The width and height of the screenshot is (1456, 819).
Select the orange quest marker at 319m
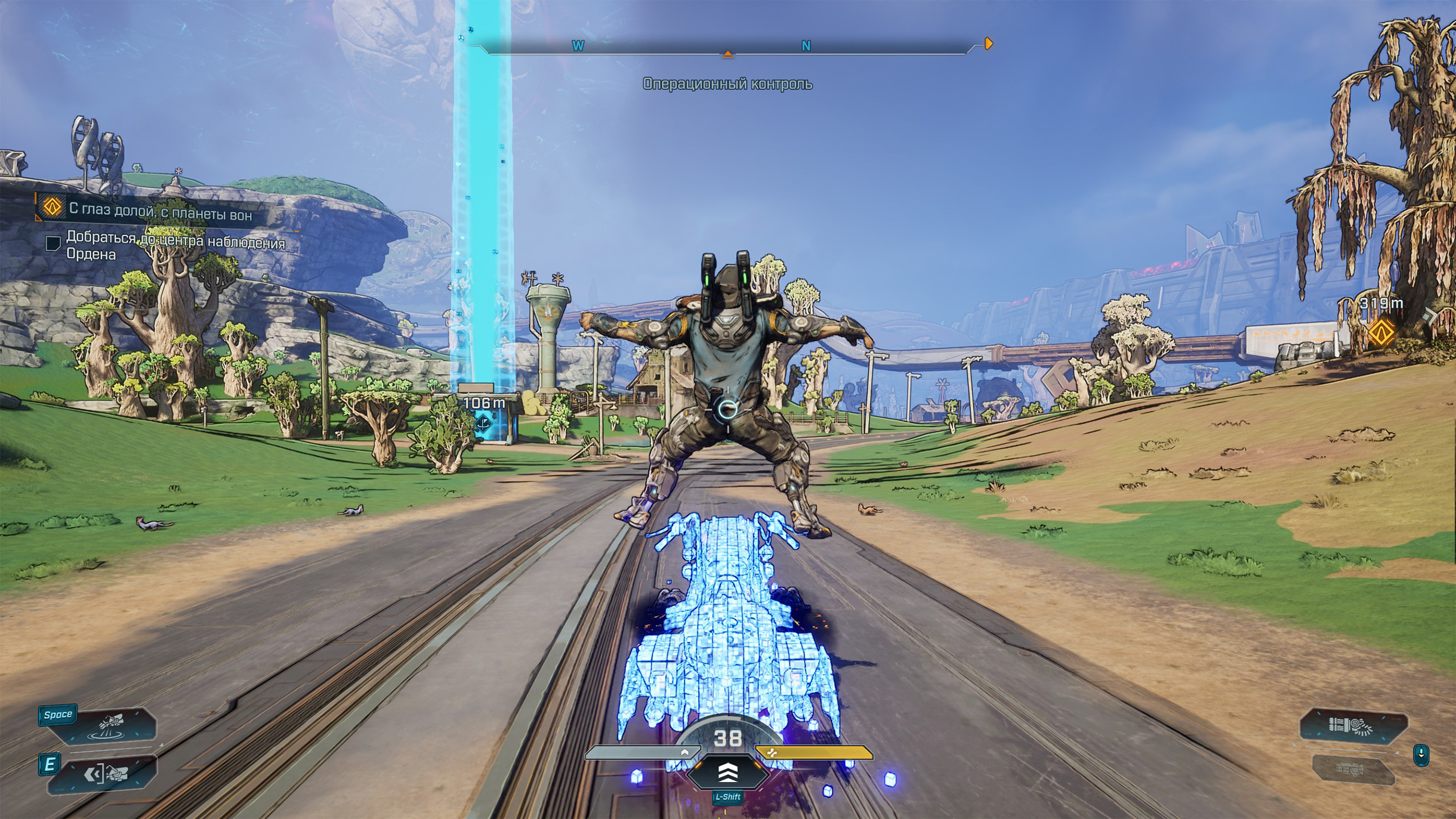(1381, 332)
